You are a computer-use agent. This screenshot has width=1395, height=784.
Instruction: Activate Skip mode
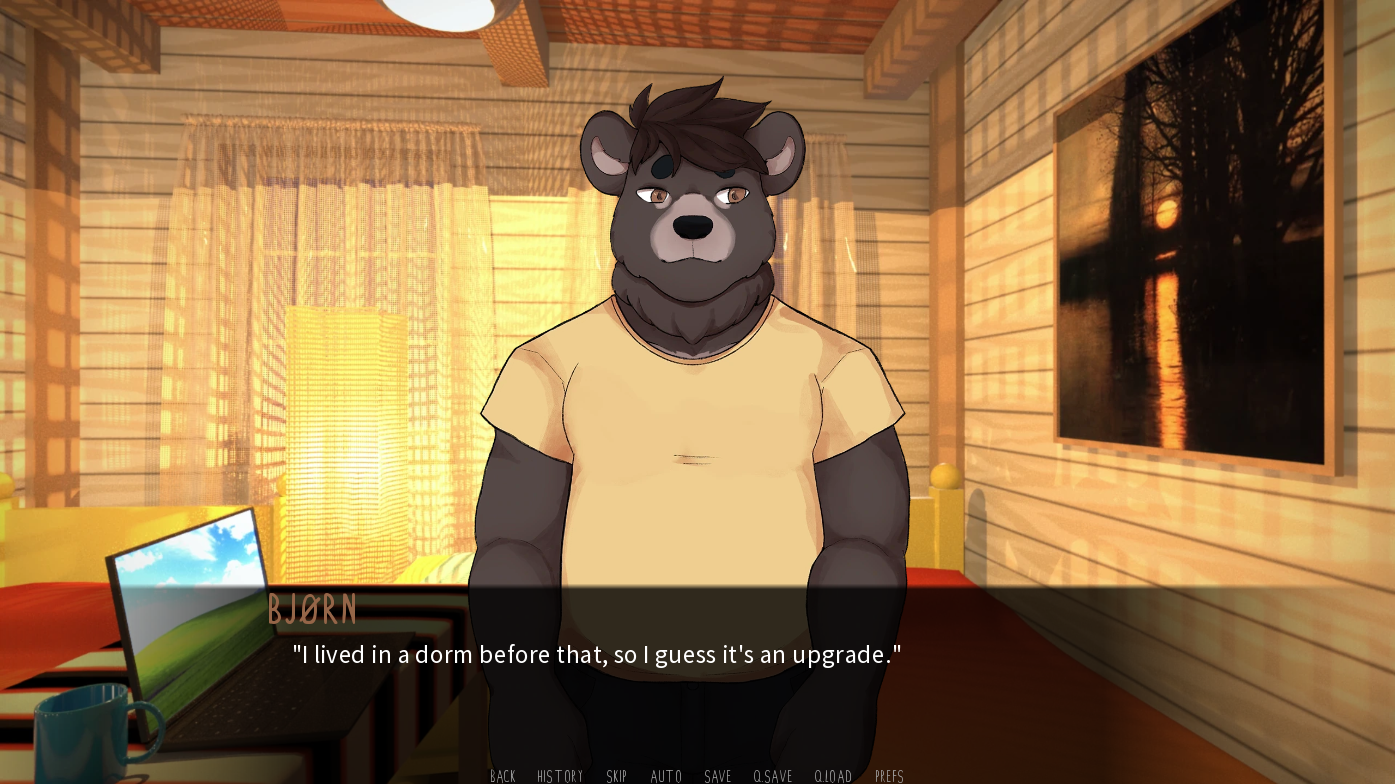point(617,776)
